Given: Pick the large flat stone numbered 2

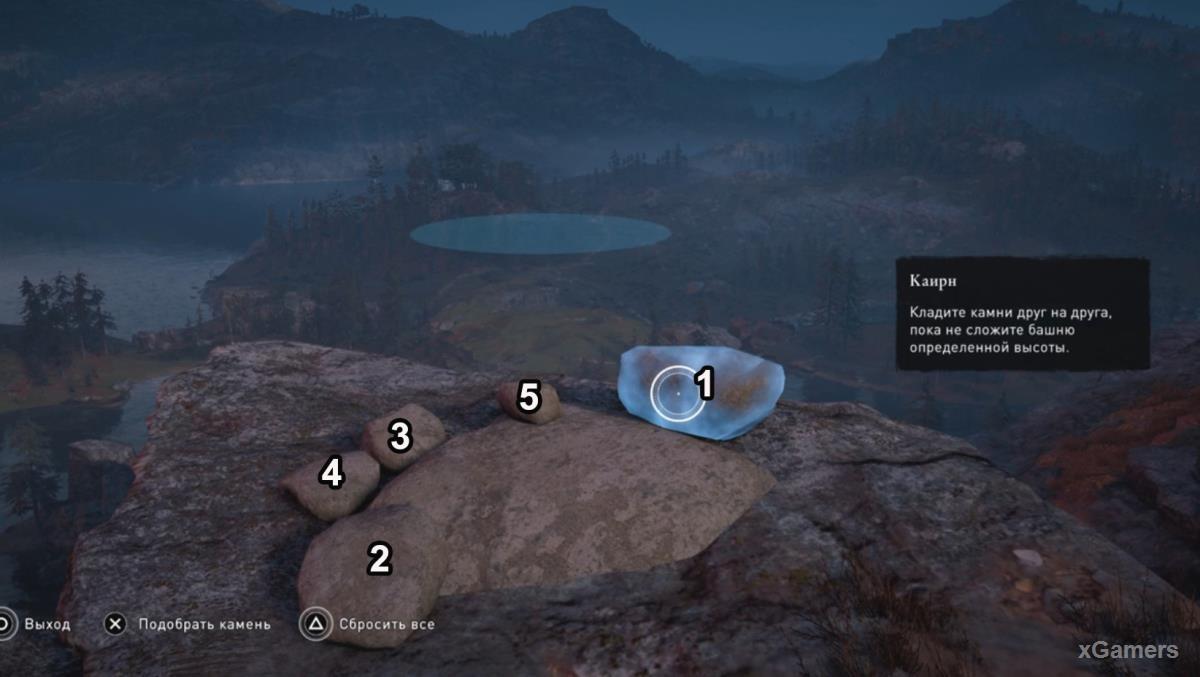Looking at the screenshot, I should pyautogui.click(x=371, y=570).
